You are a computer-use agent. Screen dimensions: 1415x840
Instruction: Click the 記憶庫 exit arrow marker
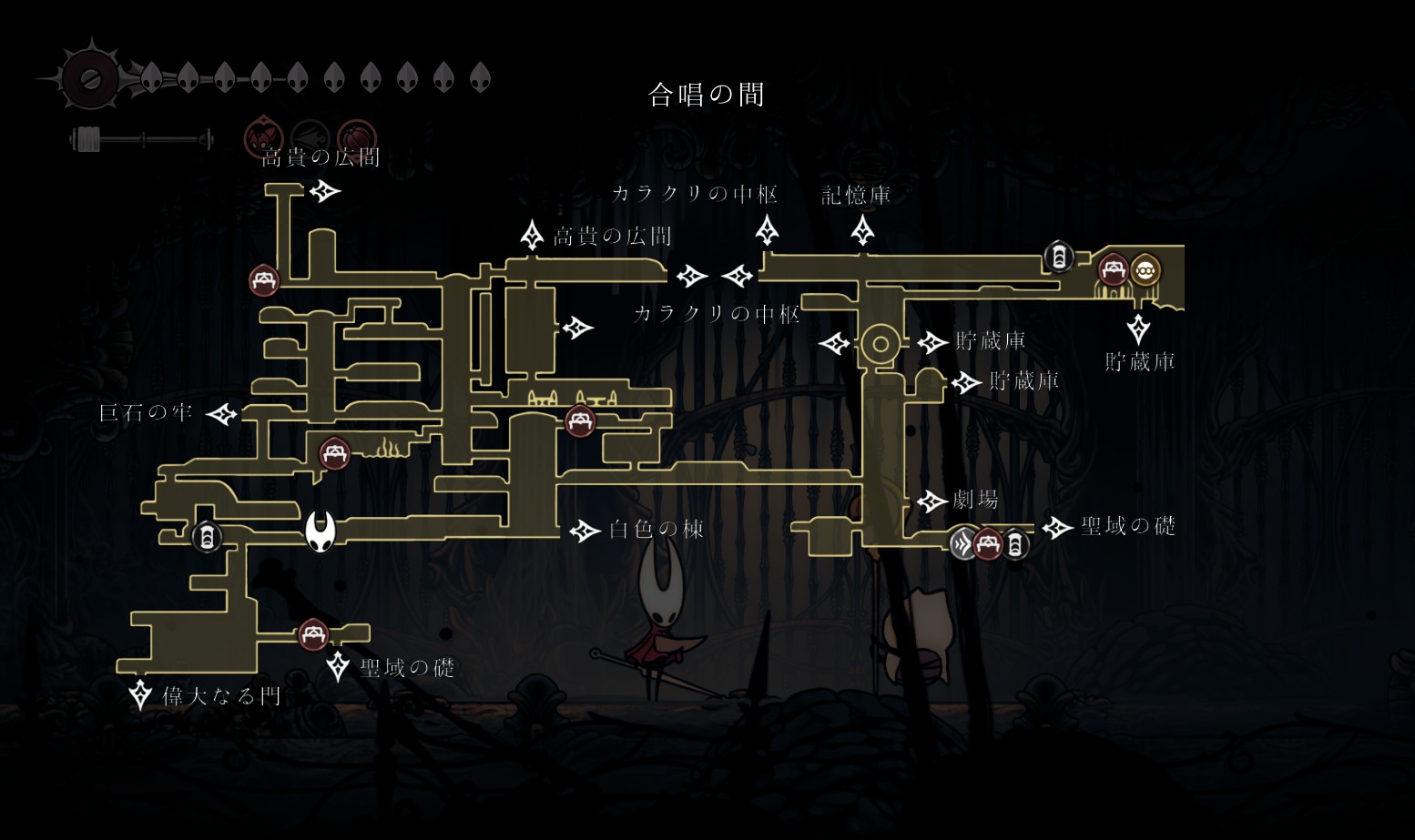[x=862, y=229]
